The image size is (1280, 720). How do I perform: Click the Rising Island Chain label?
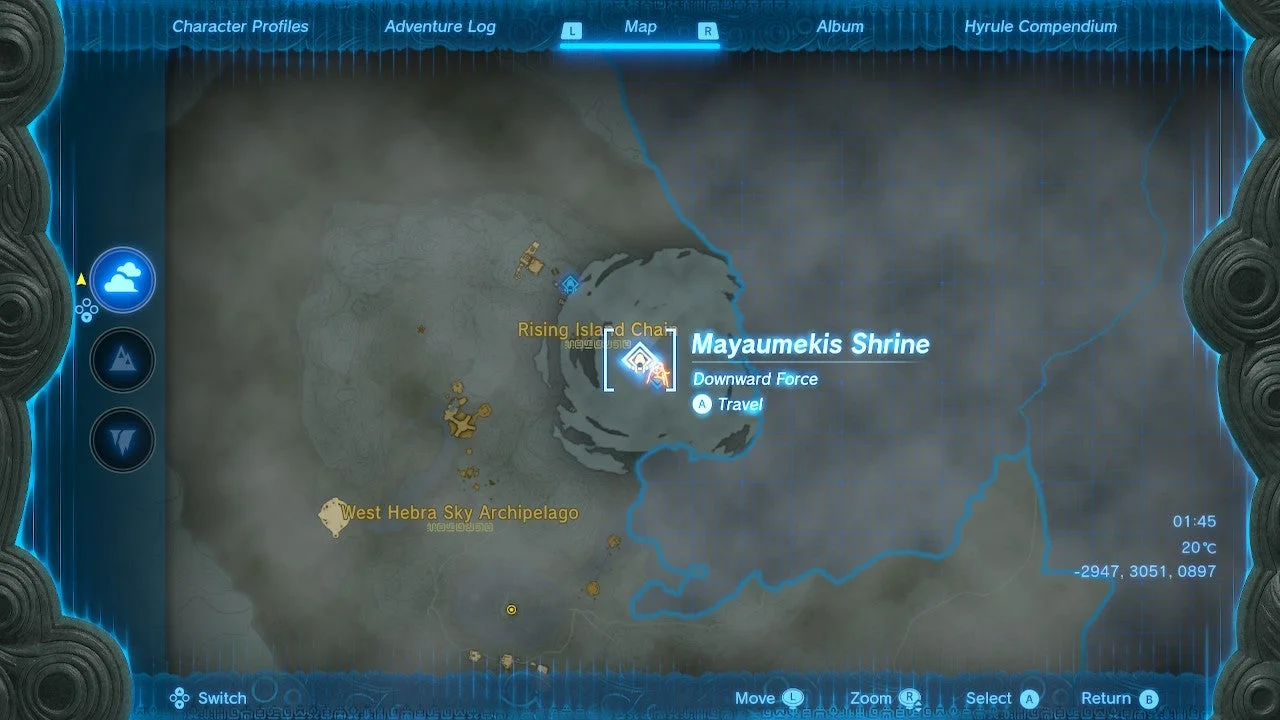pyautogui.click(x=595, y=329)
